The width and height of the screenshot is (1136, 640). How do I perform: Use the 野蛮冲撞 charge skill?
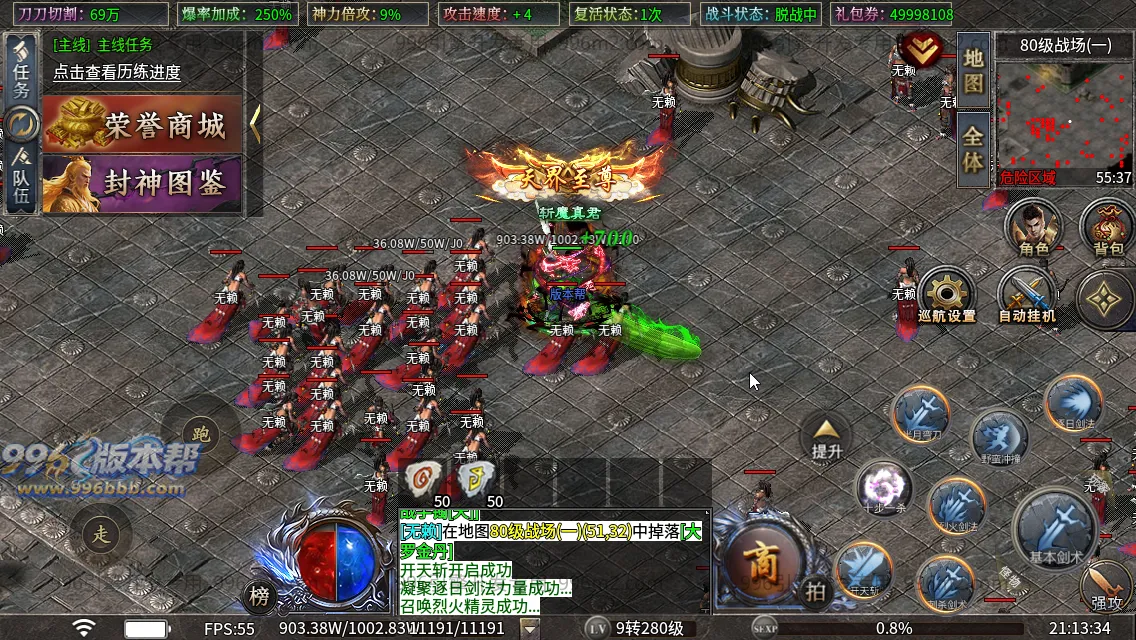tap(999, 438)
